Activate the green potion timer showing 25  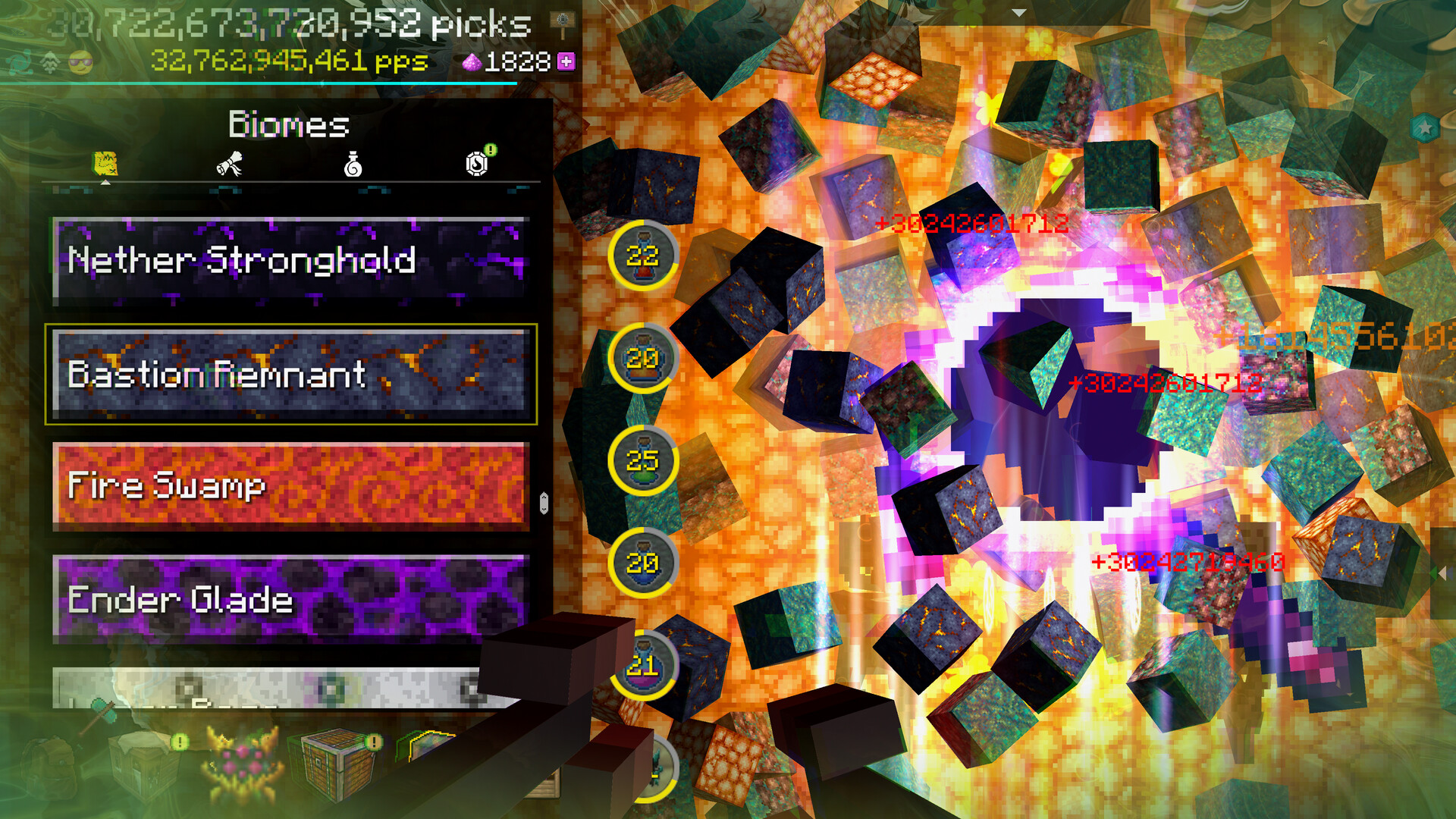[642, 460]
